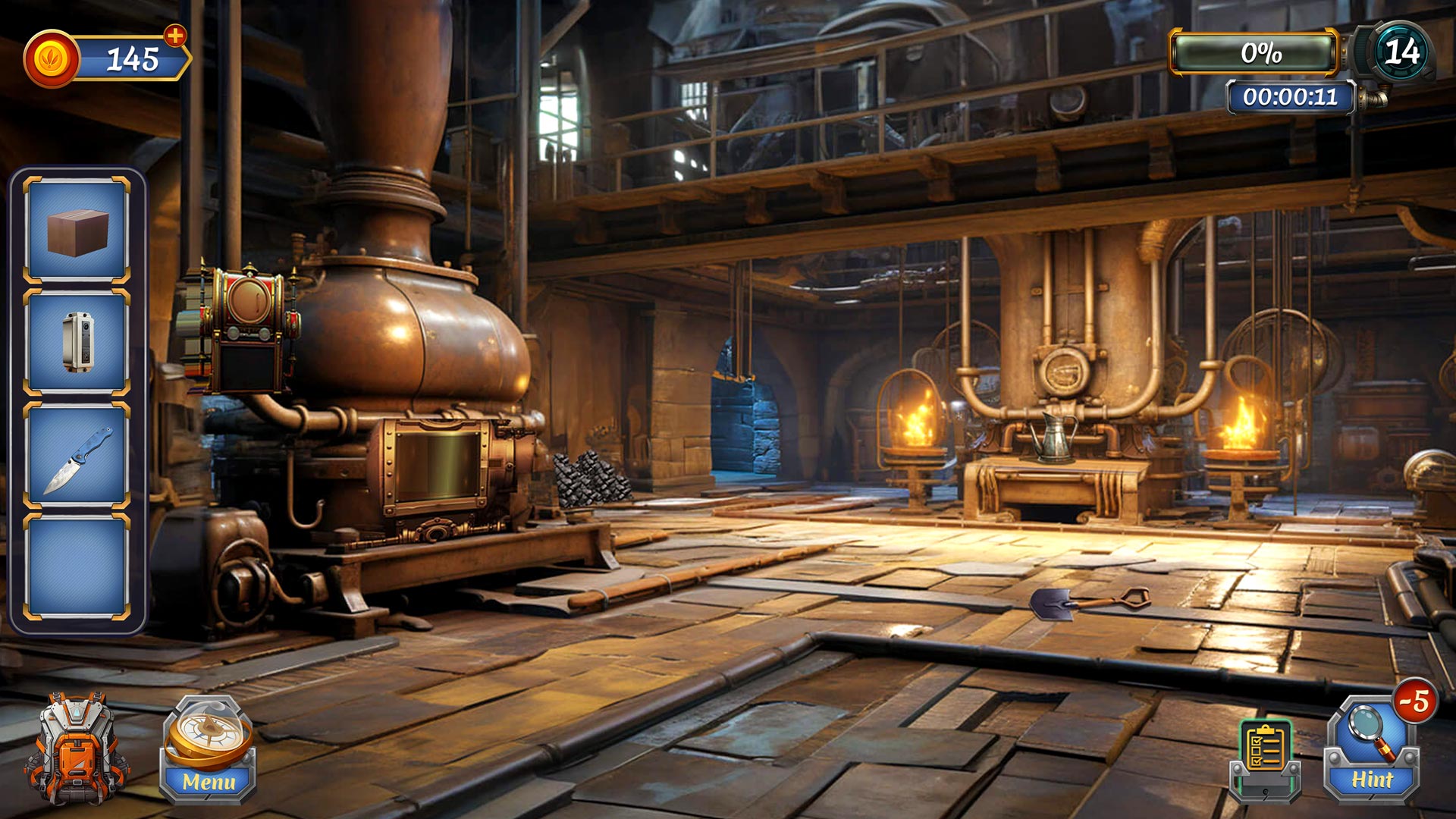Show the clipboard task checklist
The height and width of the screenshot is (819, 1456).
[1265, 757]
